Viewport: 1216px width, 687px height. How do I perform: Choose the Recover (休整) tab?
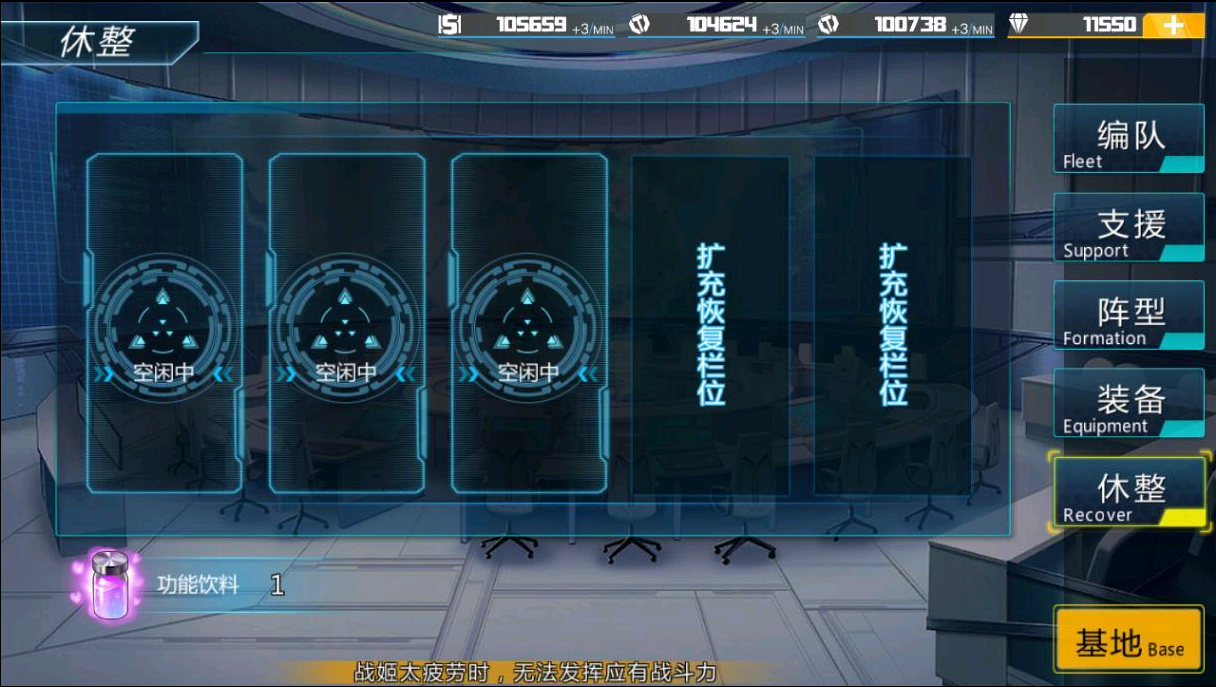(x=1128, y=492)
